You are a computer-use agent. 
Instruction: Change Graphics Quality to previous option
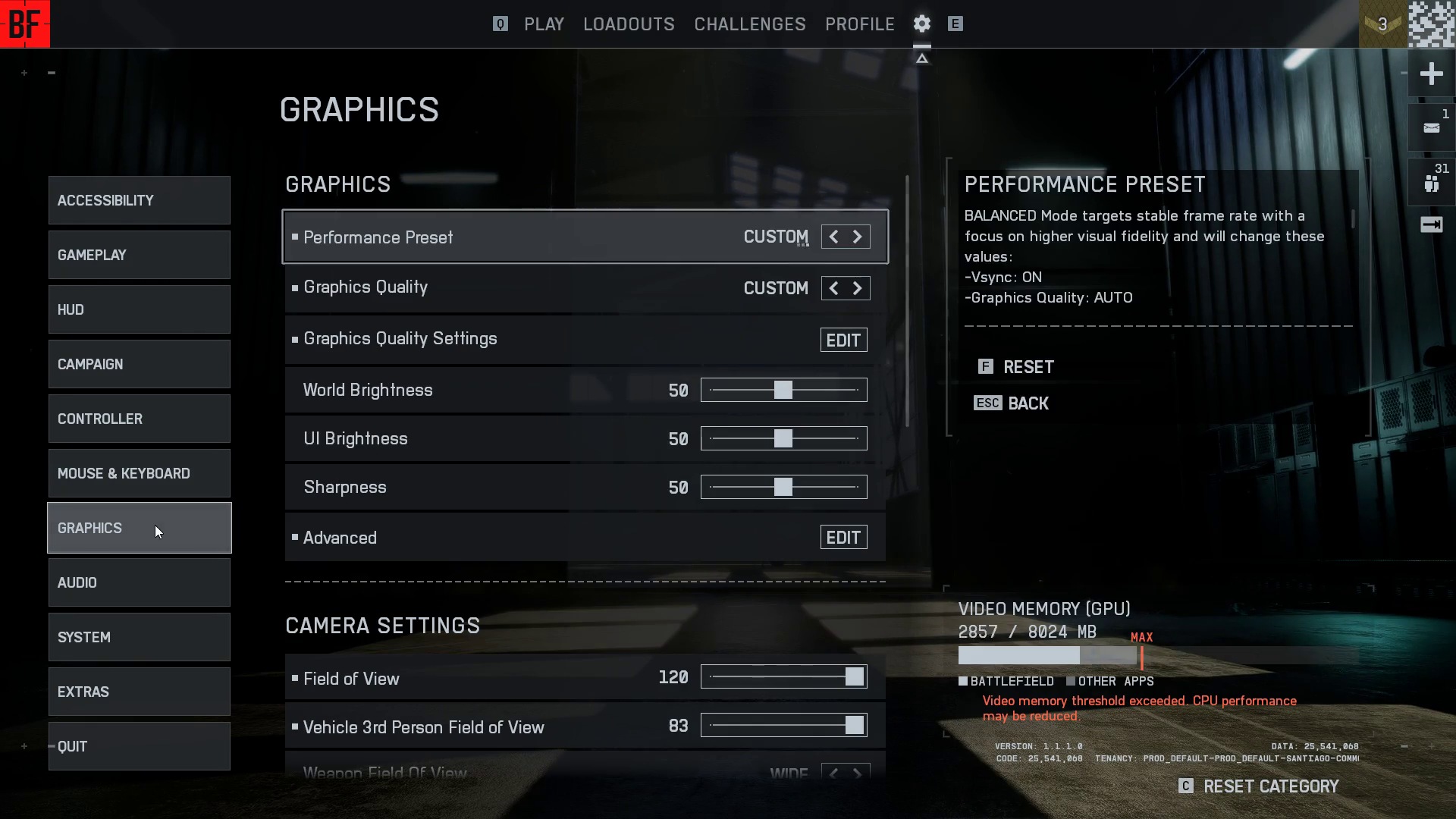coord(833,289)
